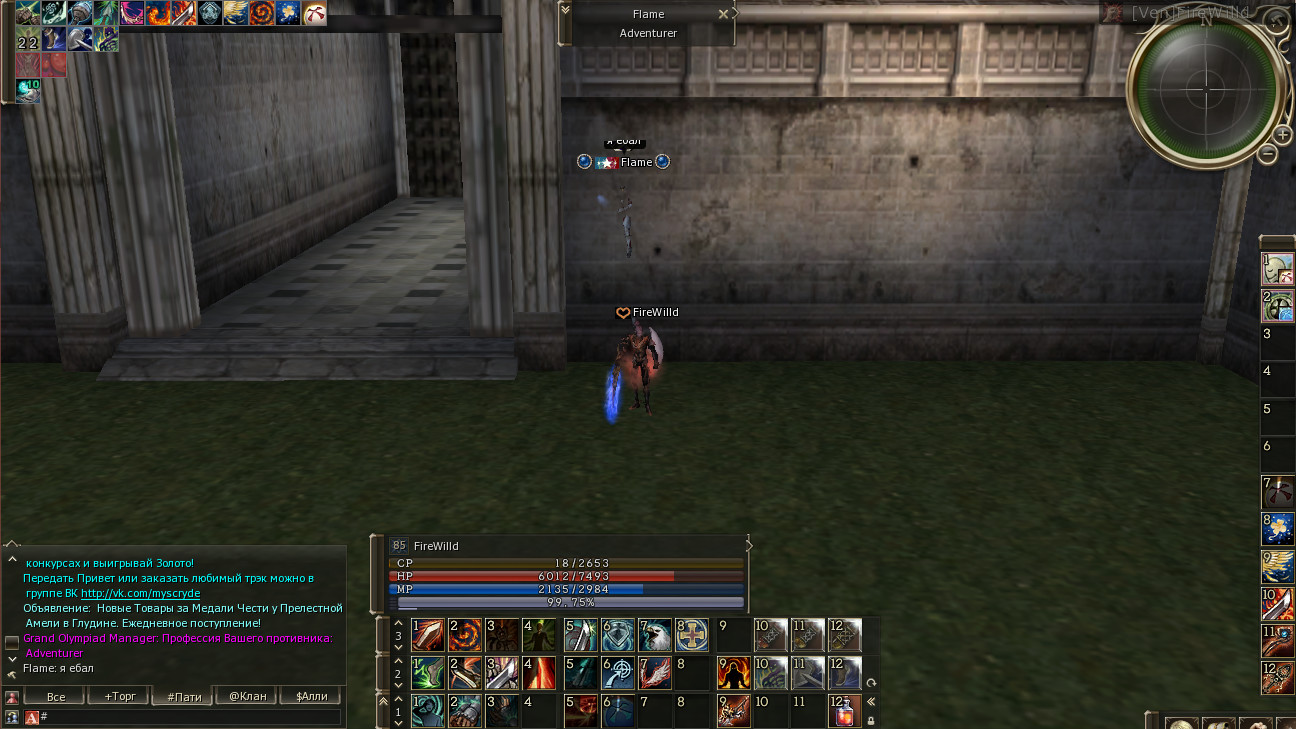
Task: Activate the fire spiral skill in slot 2
Action: click(466, 635)
